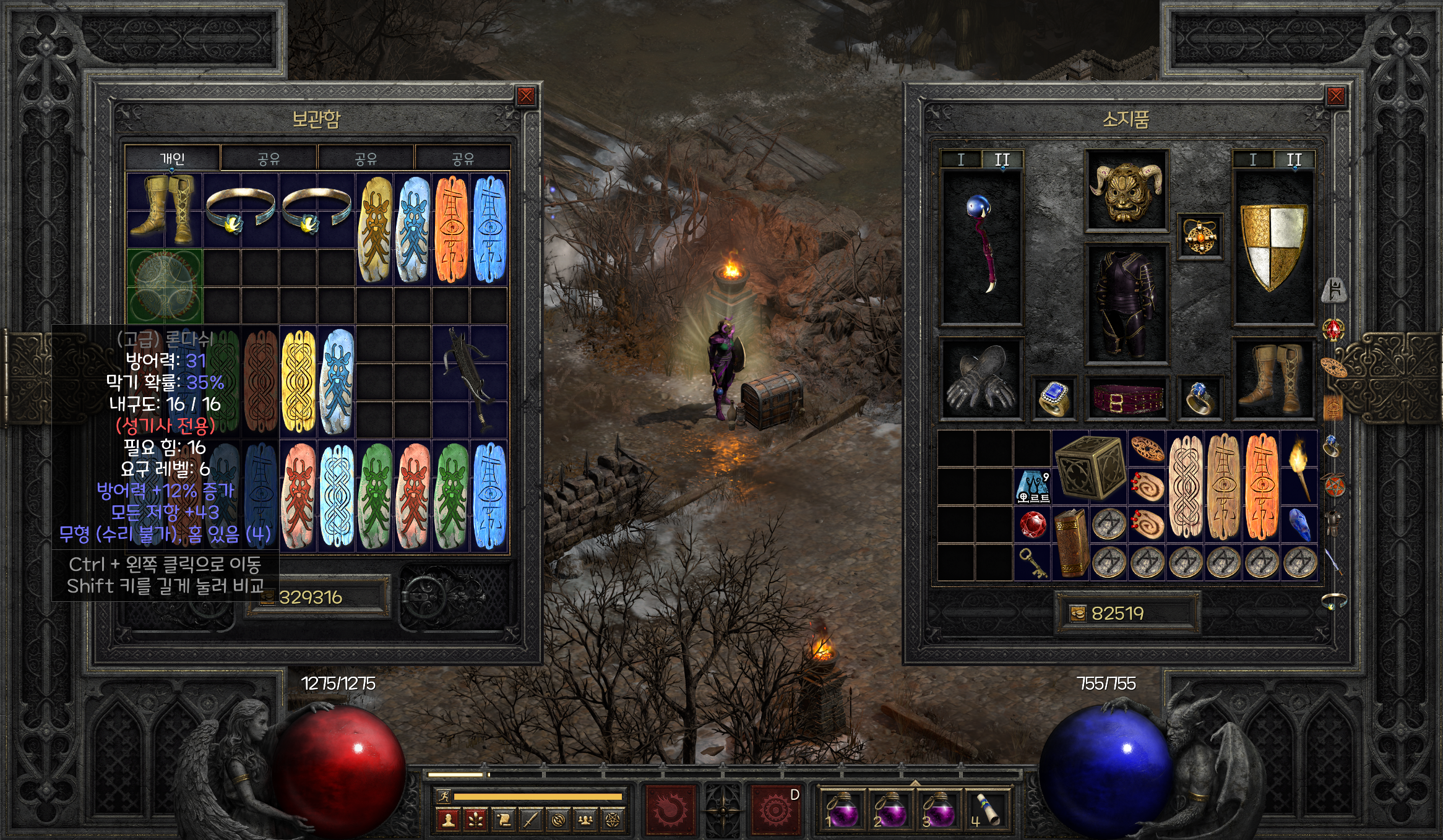Toggle the run/walk button

click(444, 797)
